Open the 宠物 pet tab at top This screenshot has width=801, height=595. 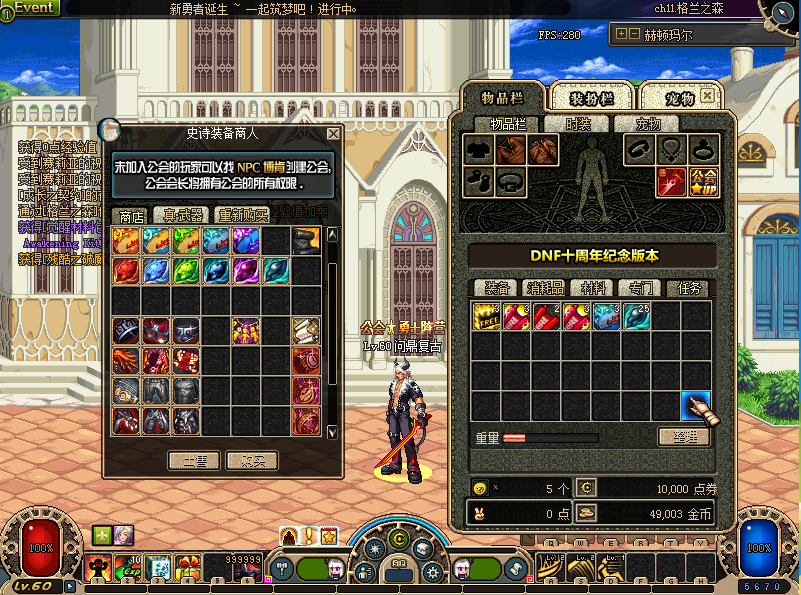pyautogui.click(x=680, y=98)
